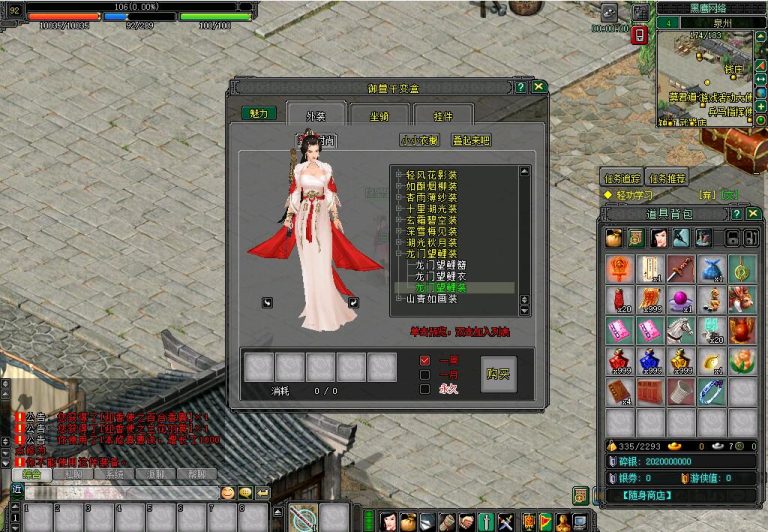Close the wardrobe box window

tap(539, 87)
